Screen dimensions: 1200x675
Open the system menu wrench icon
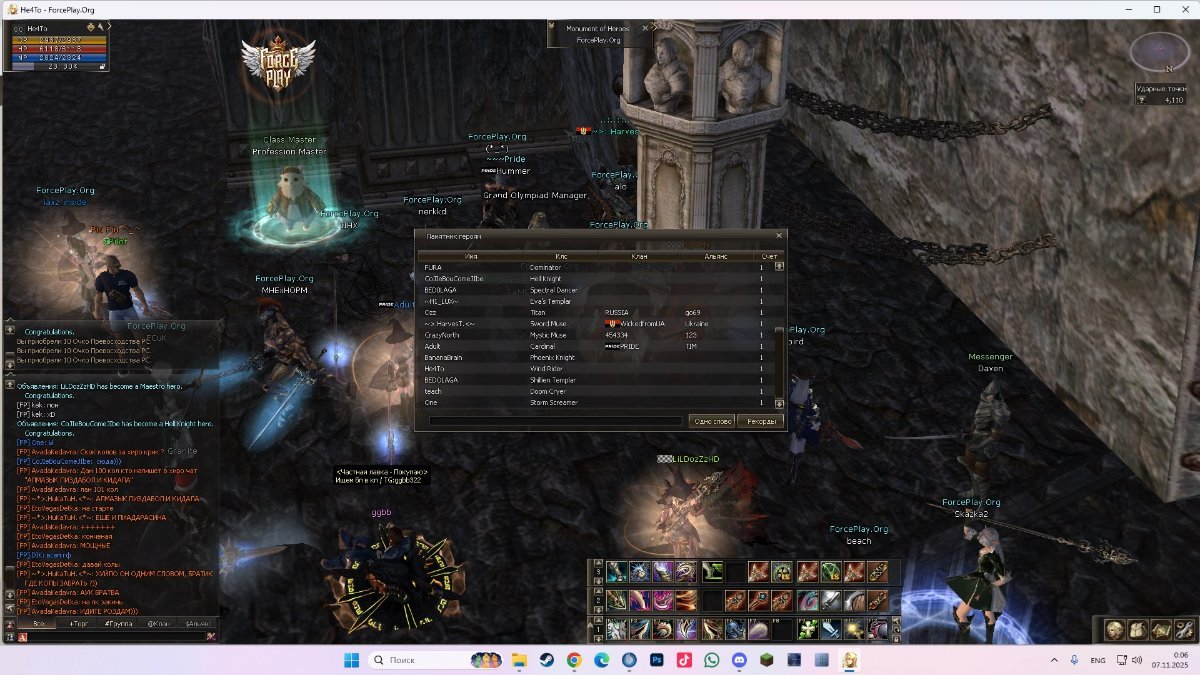(x=1183, y=629)
